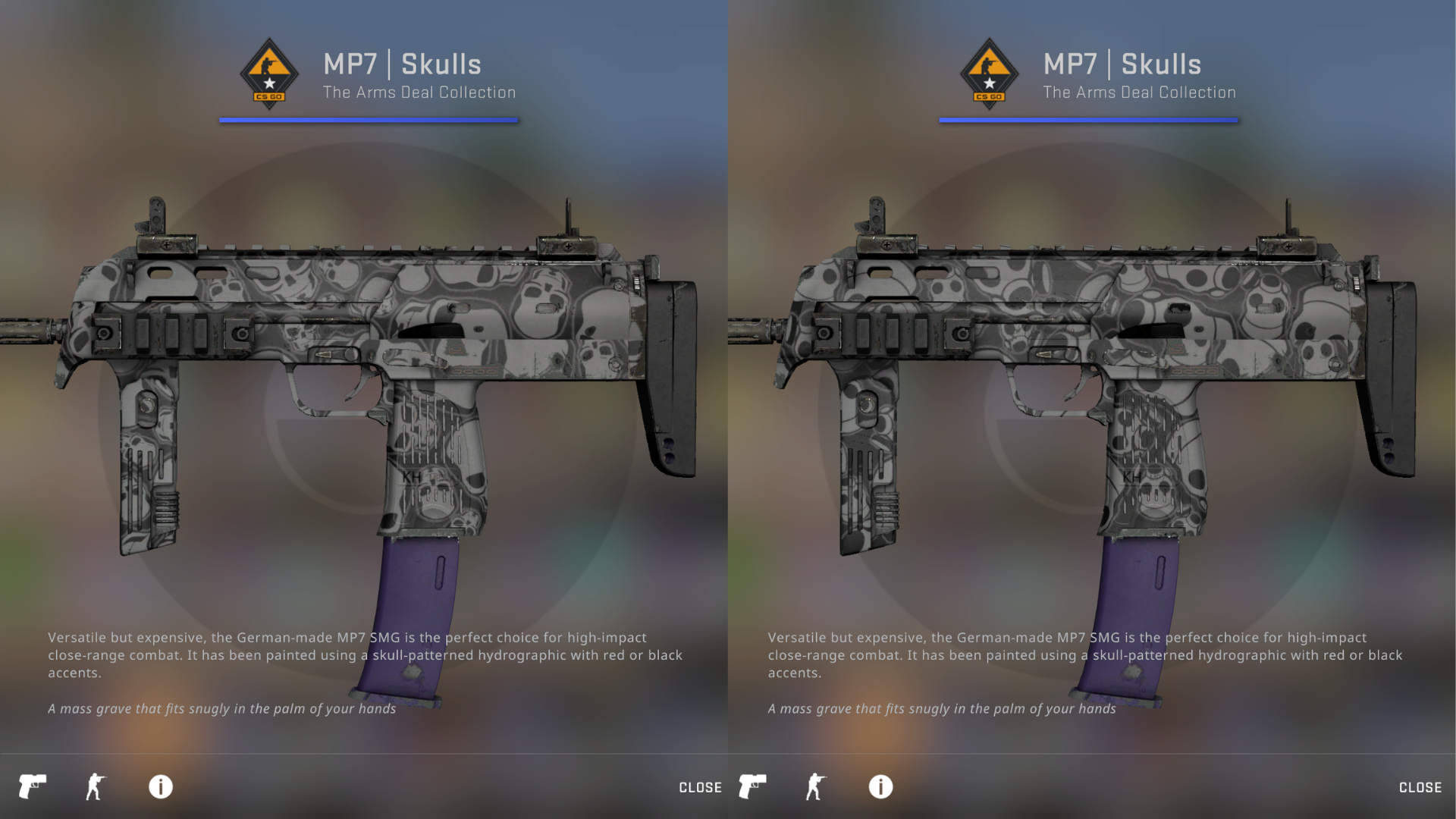Toggle item info in the right panel
The height and width of the screenshot is (819, 1456).
(x=880, y=786)
